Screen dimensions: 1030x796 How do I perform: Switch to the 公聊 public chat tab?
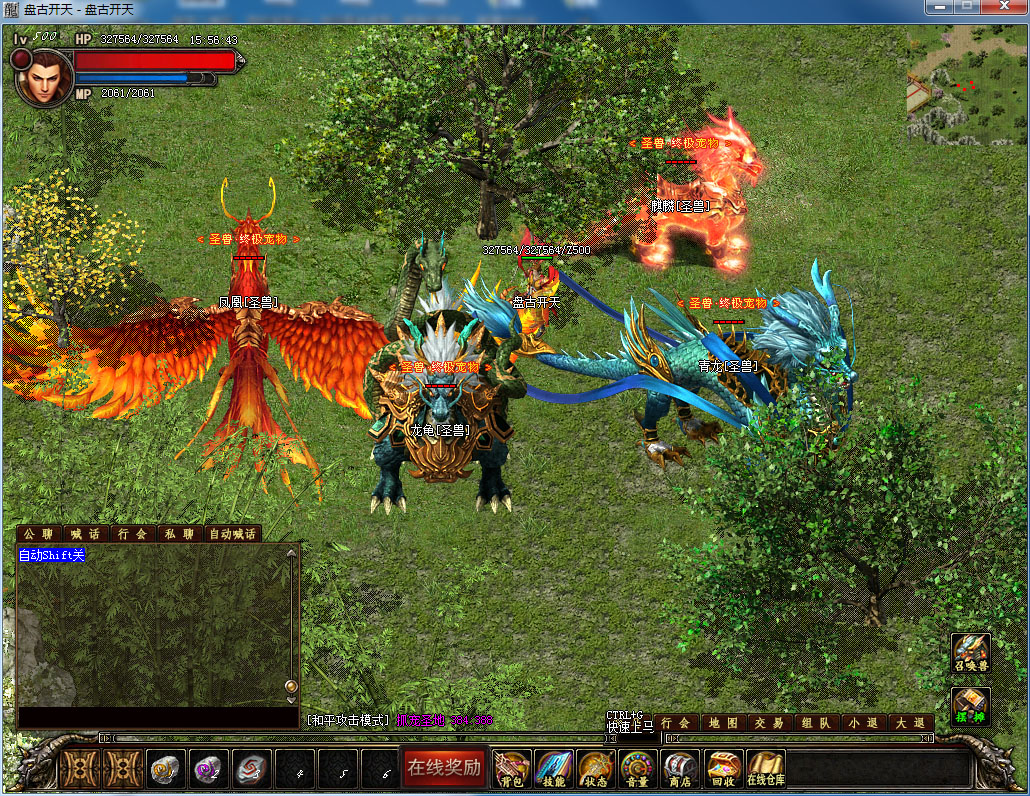pyautogui.click(x=38, y=534)
